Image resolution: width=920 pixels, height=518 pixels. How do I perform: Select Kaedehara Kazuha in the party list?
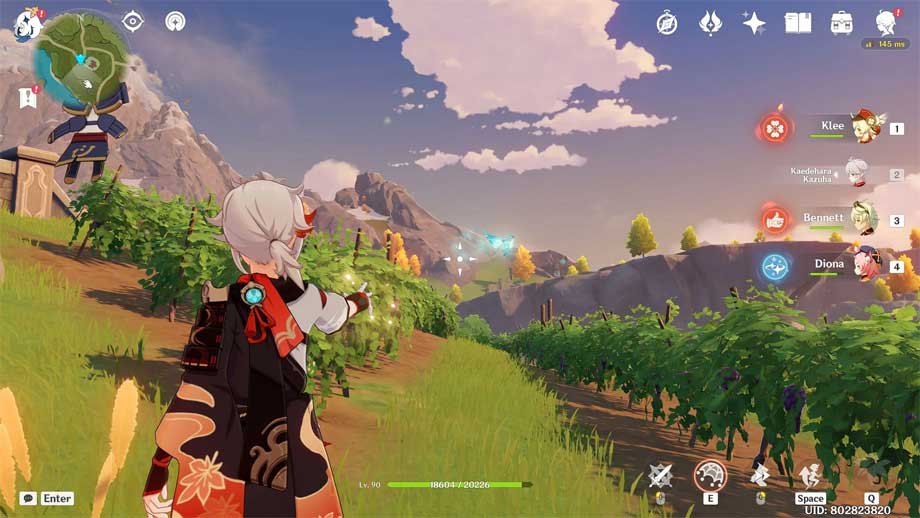(855, 173)
